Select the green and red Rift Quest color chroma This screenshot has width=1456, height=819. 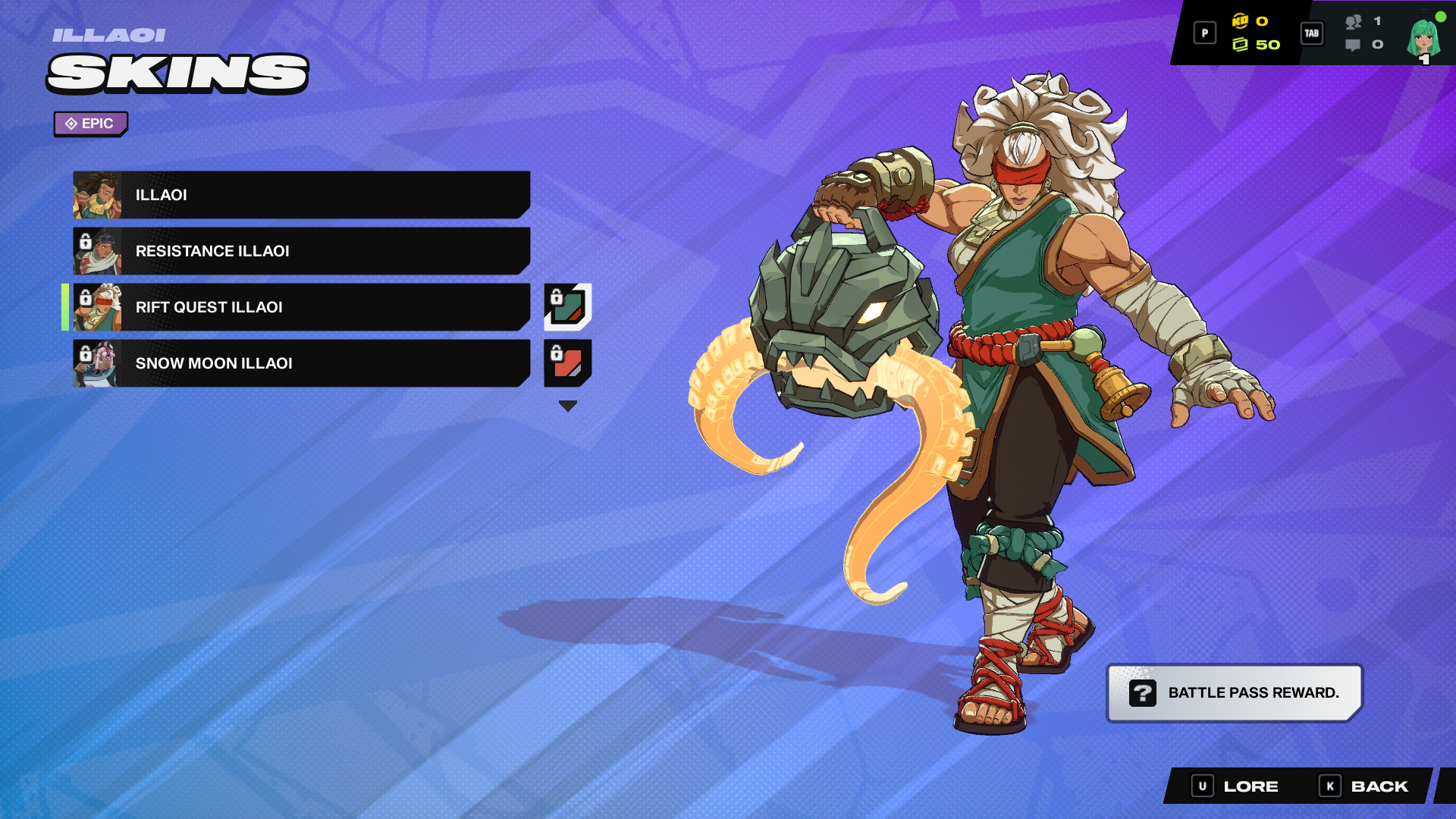pos(568,307)
